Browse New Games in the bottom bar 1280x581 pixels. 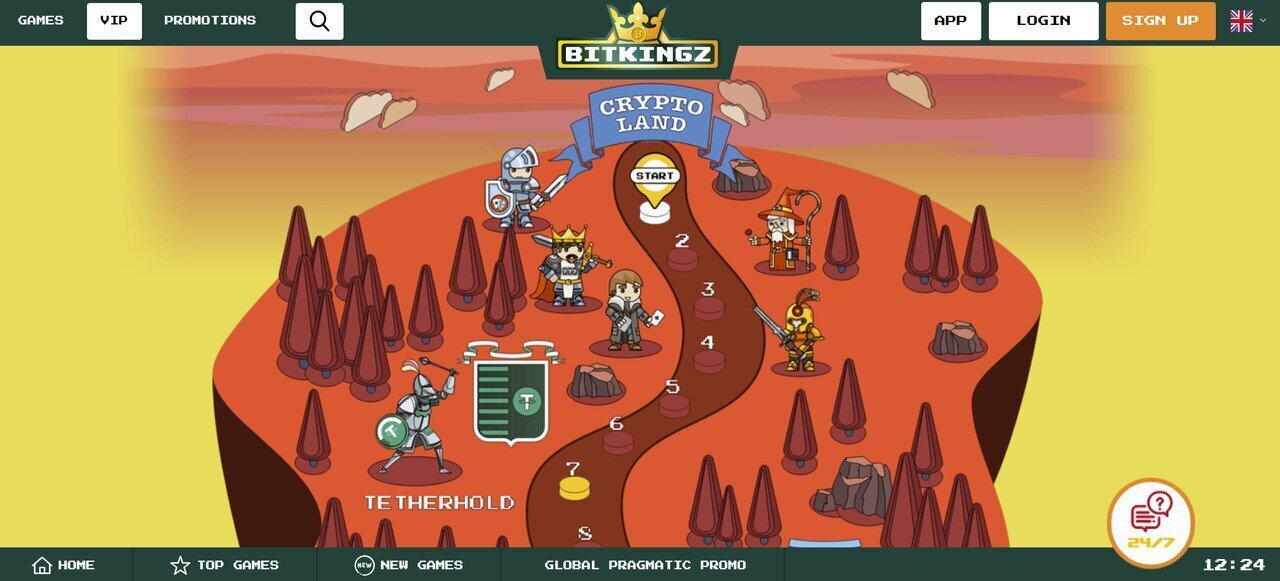[x=409, y=565]
